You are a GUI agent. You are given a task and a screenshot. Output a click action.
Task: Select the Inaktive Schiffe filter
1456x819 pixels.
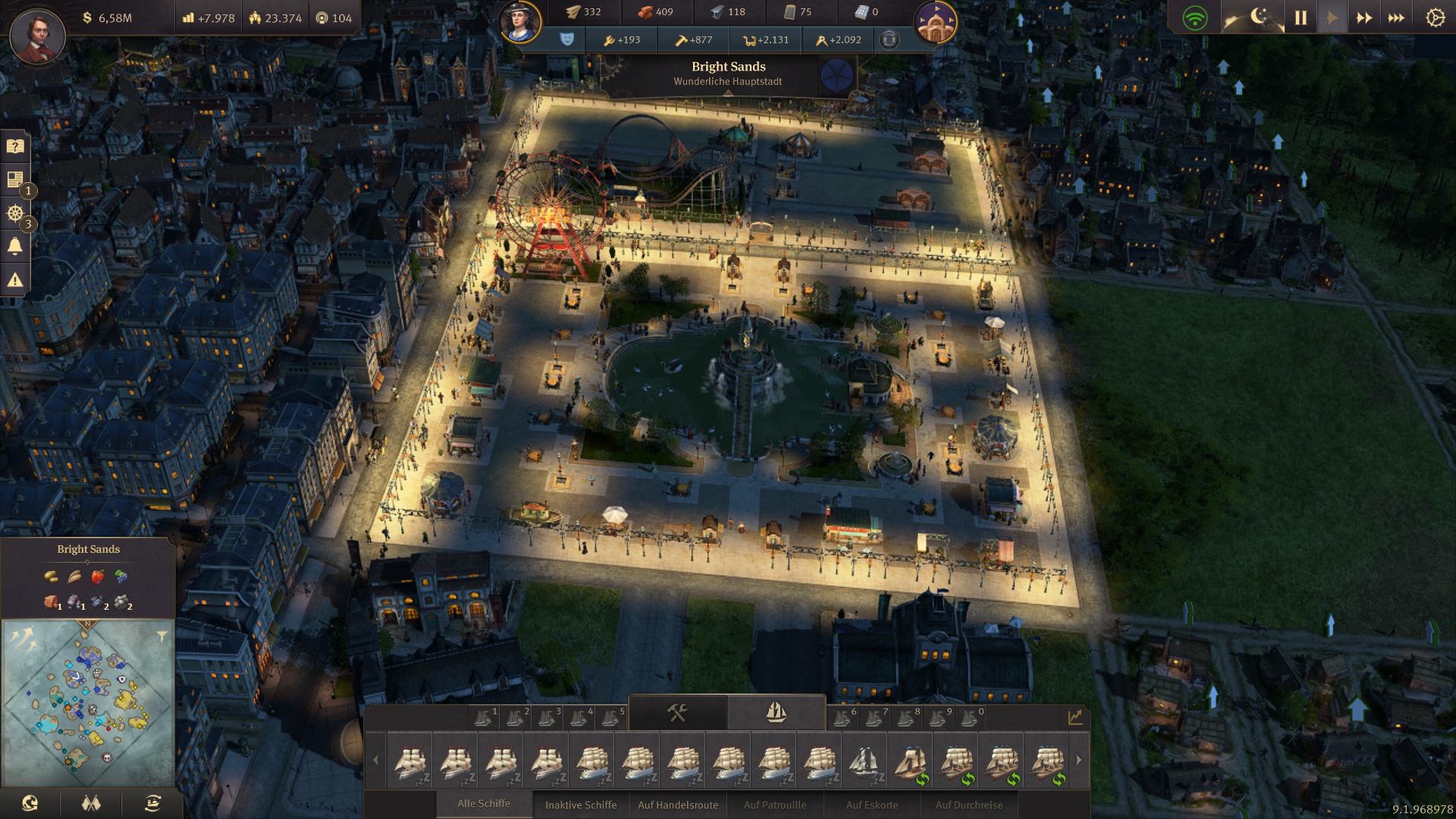click(581, 805)
